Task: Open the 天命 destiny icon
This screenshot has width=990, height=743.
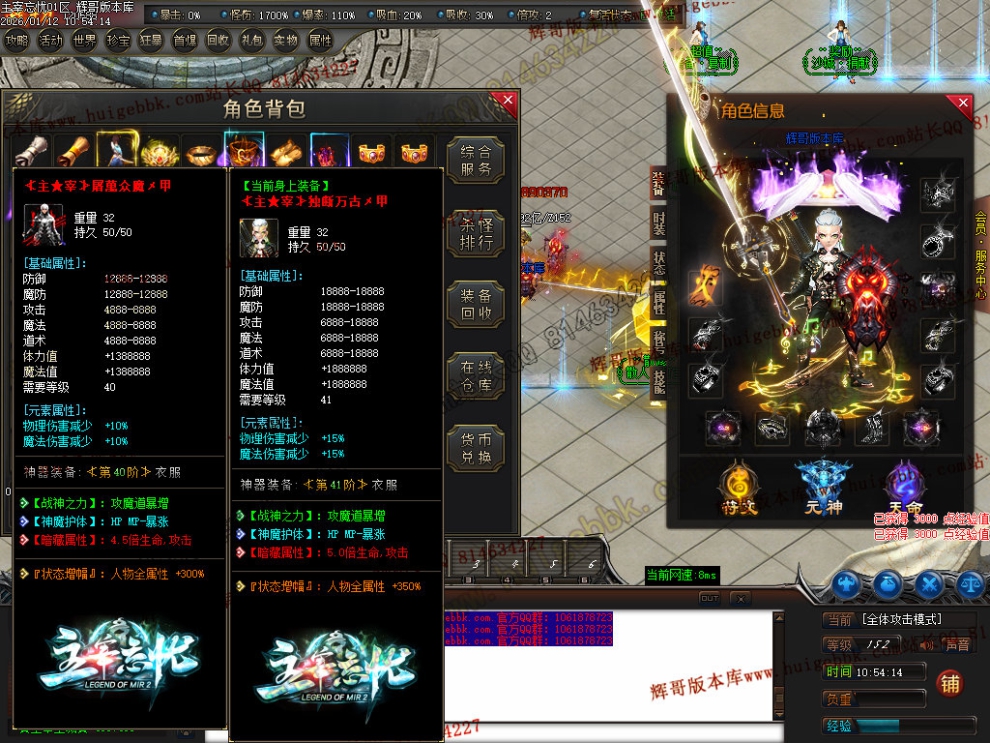Action: [907, 488]
